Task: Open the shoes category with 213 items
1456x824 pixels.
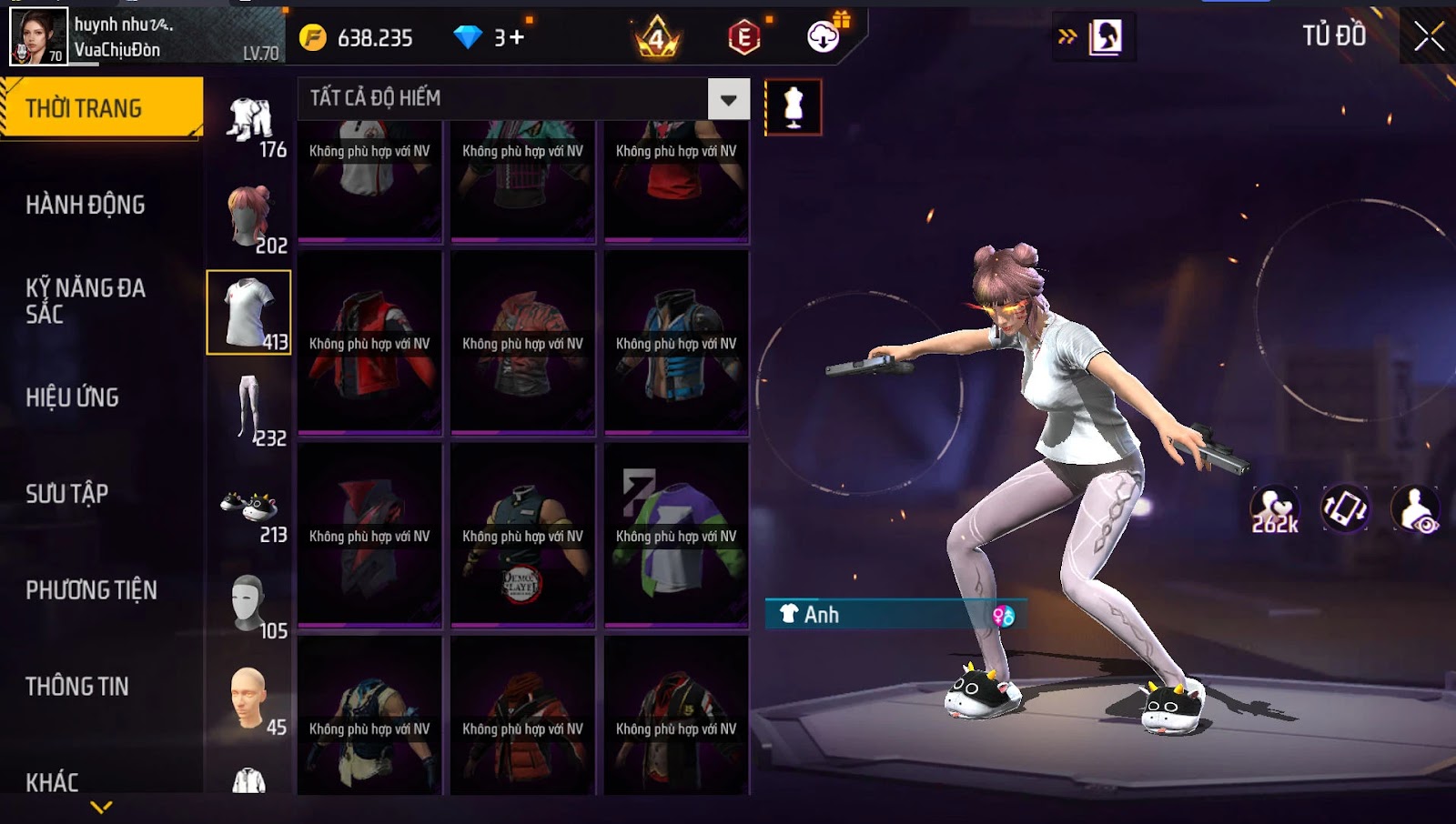Action: pyautogui.click(x=250, y=511)
